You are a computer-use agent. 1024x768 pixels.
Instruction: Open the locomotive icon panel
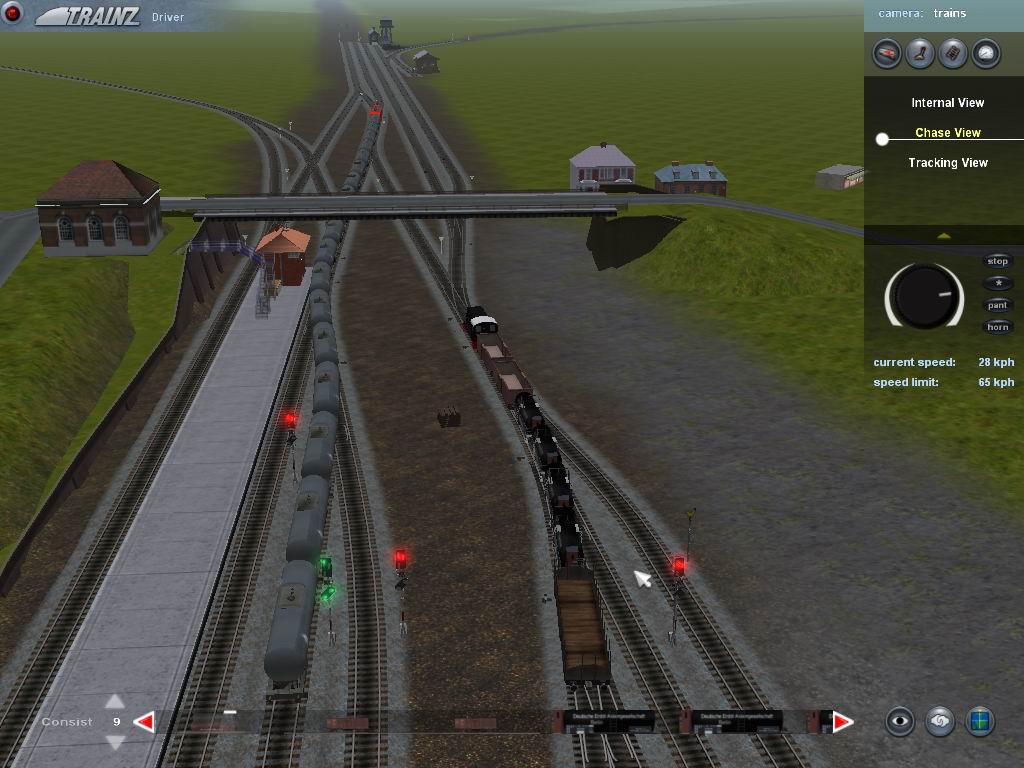(887, 53)
